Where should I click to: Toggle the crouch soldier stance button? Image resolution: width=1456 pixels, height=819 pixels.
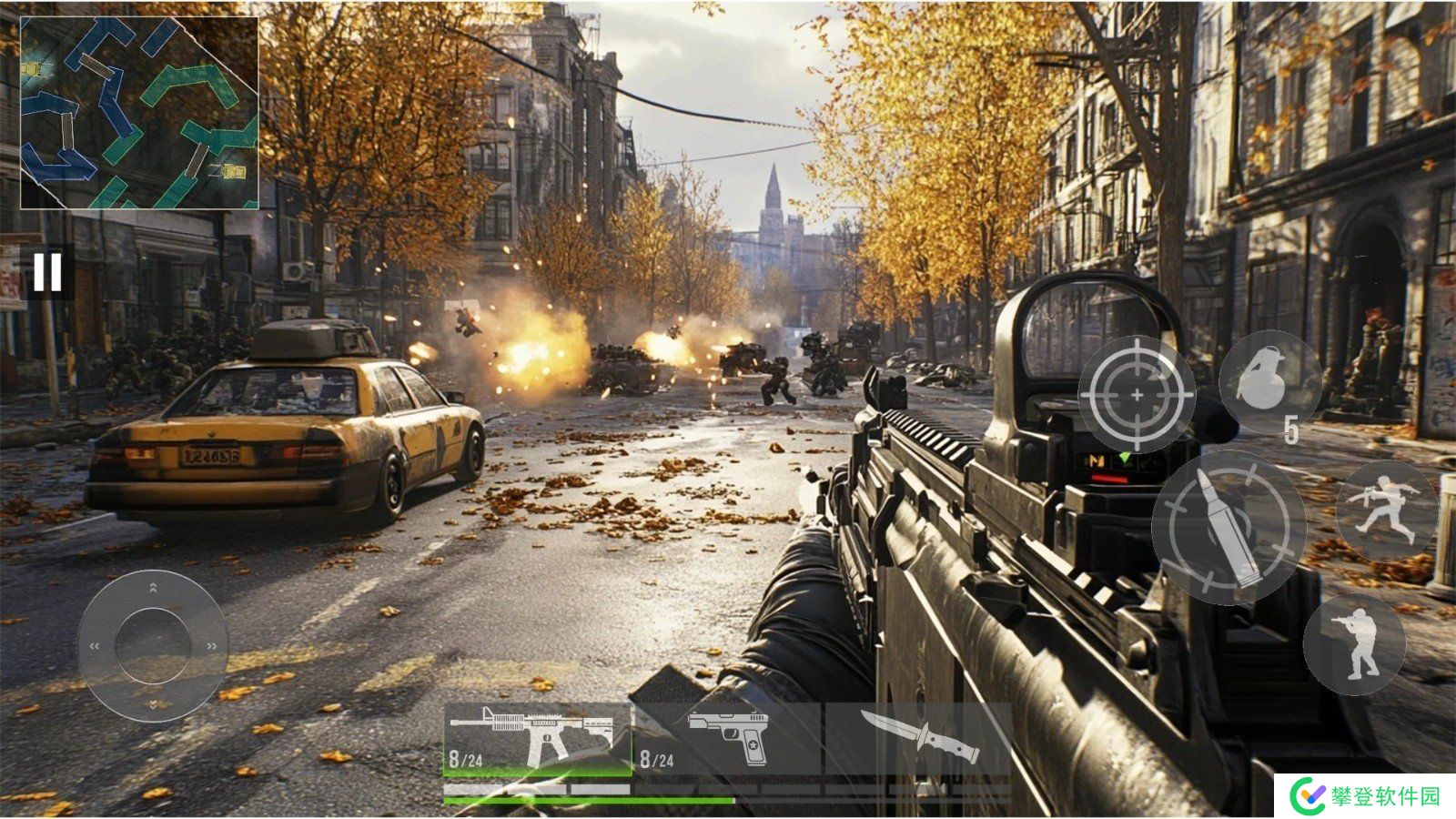click(1355, 643)
